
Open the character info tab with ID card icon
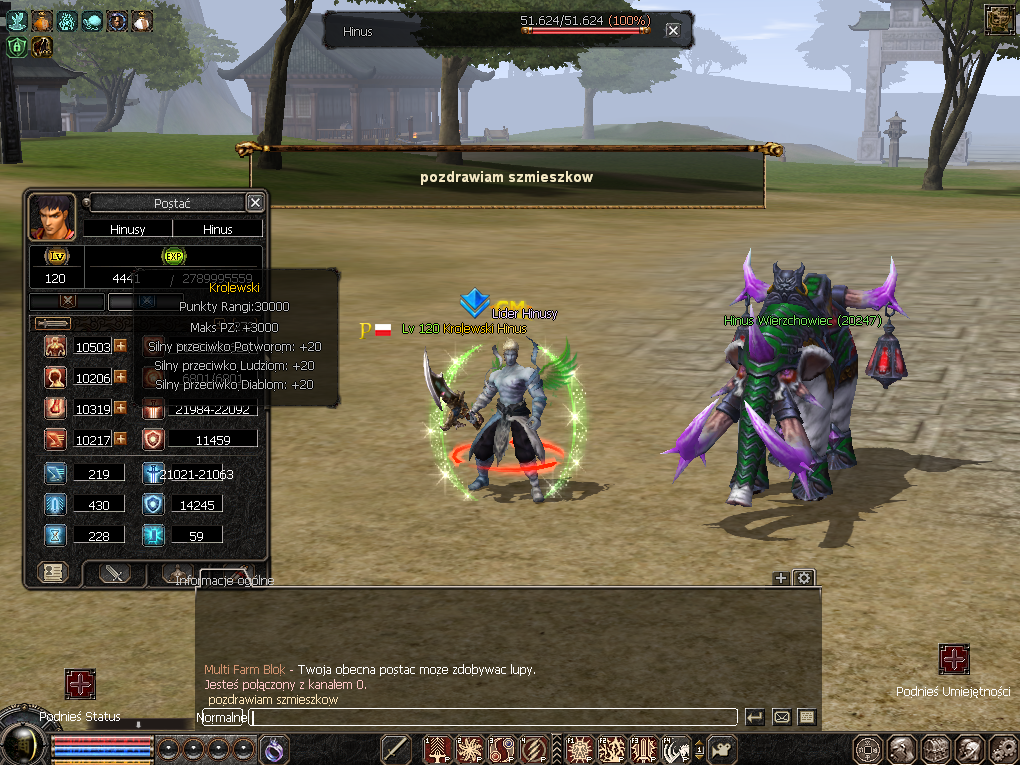pos(52,573)
